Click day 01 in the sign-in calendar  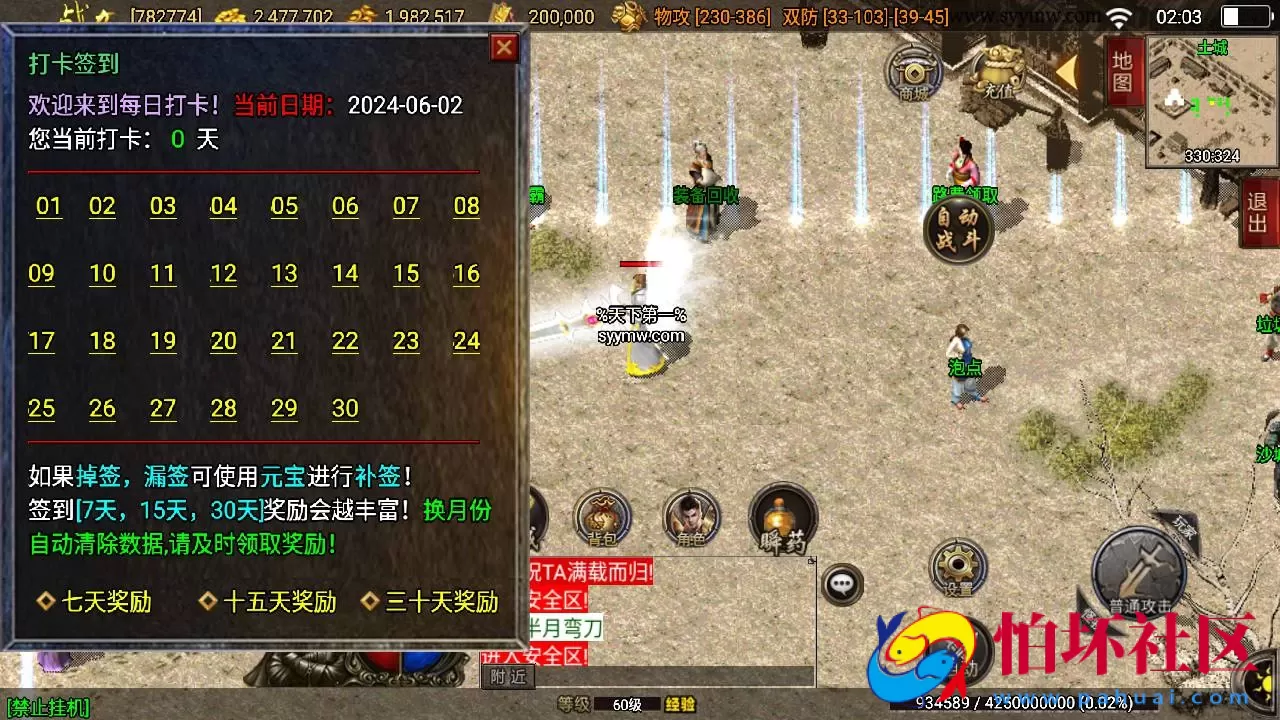[48, 206]
